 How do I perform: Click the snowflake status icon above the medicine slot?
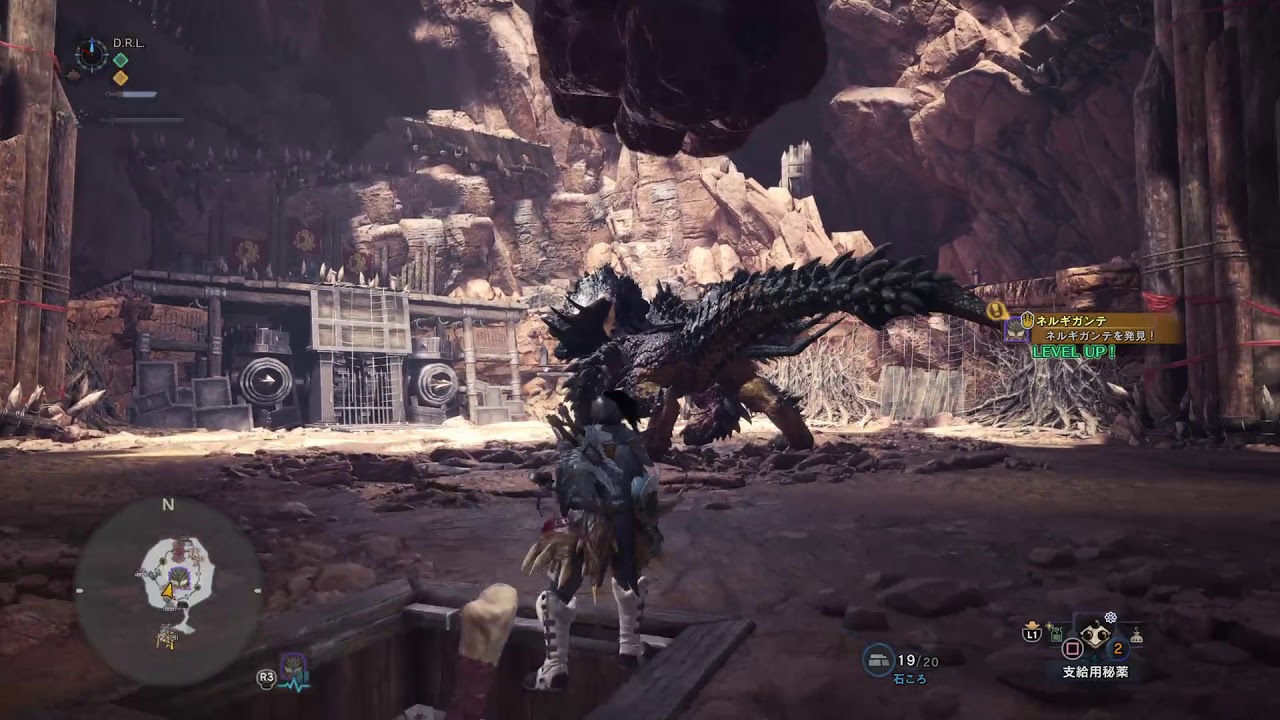[1109, 616]
